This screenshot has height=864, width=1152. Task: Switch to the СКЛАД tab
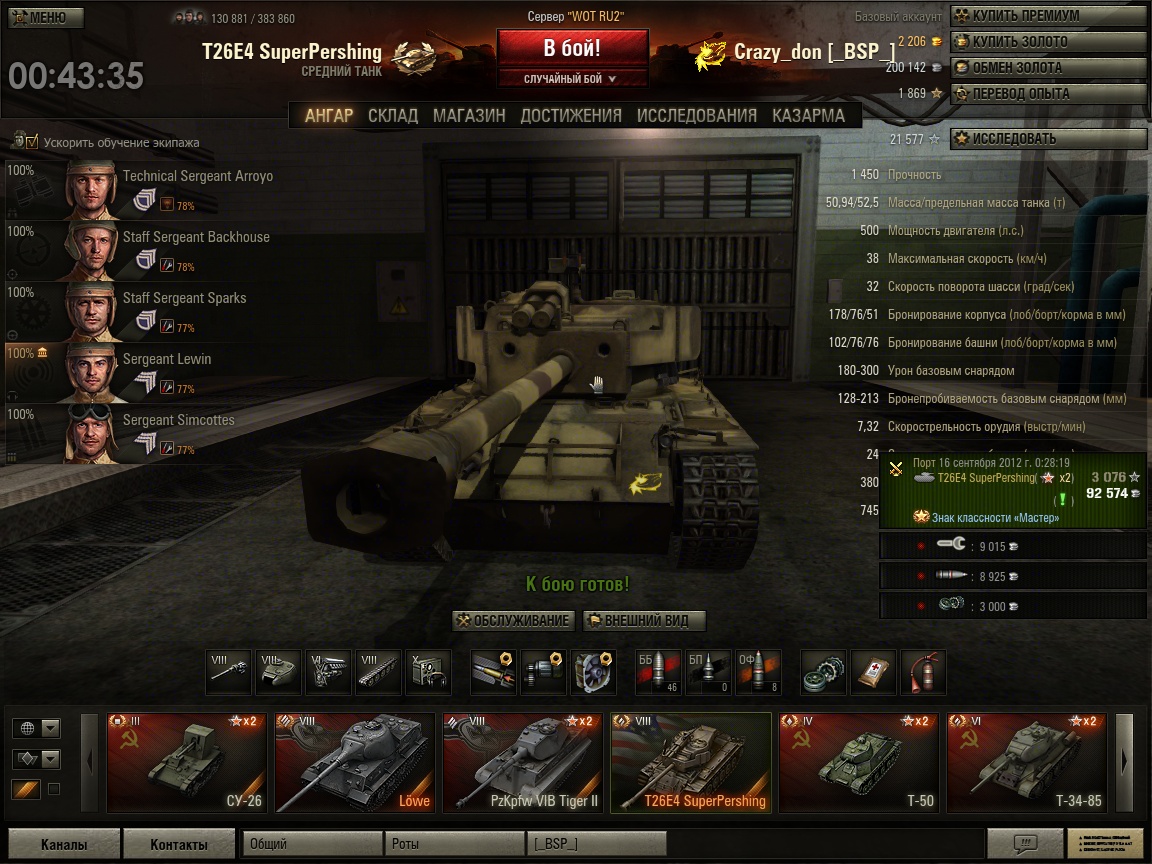pyautogui.click(x=392, y=116)
